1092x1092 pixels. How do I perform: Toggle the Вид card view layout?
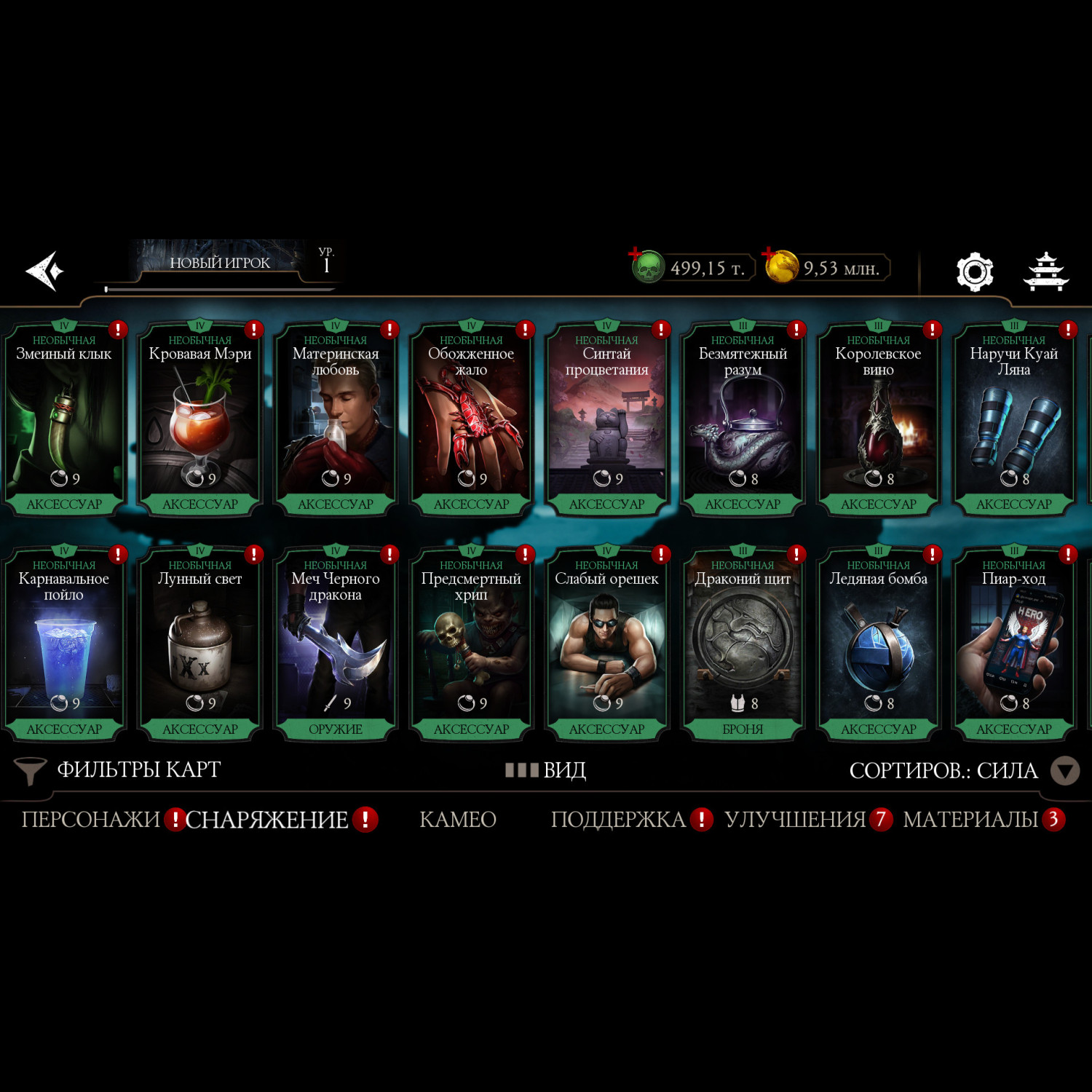[x=546, y=770]
